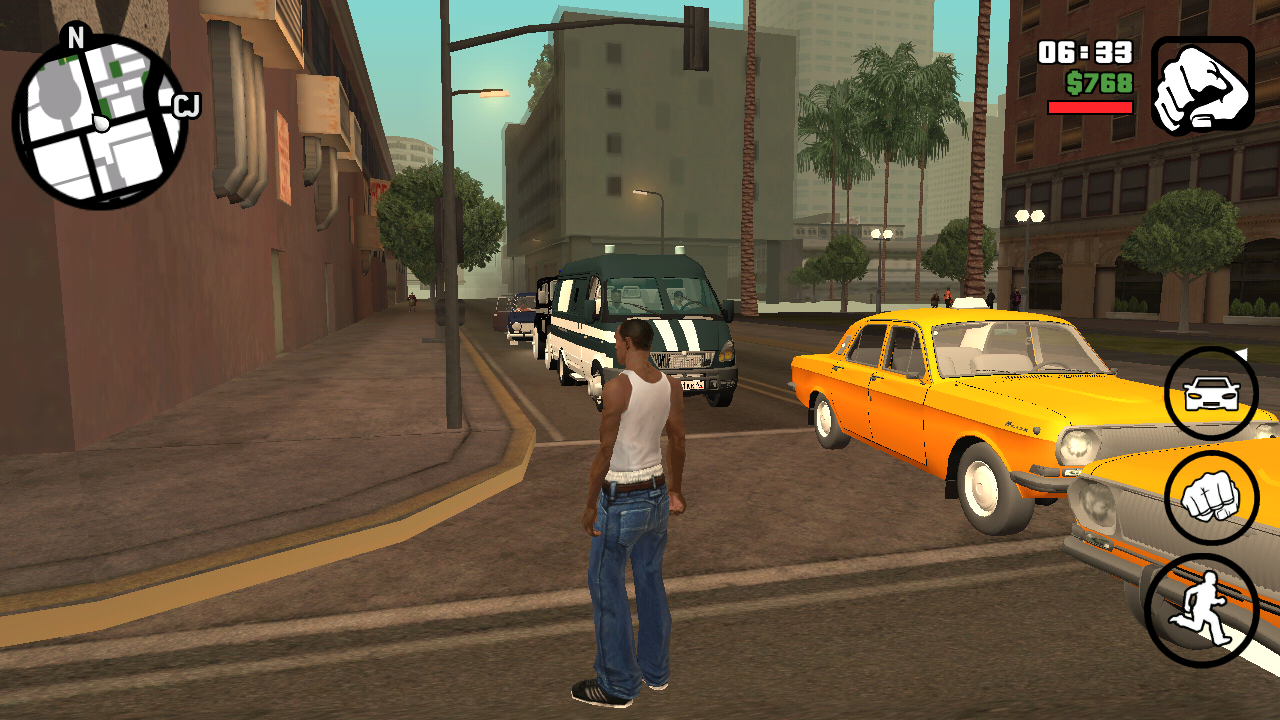Viewport: 1280px width, 720px height.
Task: Activate the sprint running man button
Action: pos(1200,609)
